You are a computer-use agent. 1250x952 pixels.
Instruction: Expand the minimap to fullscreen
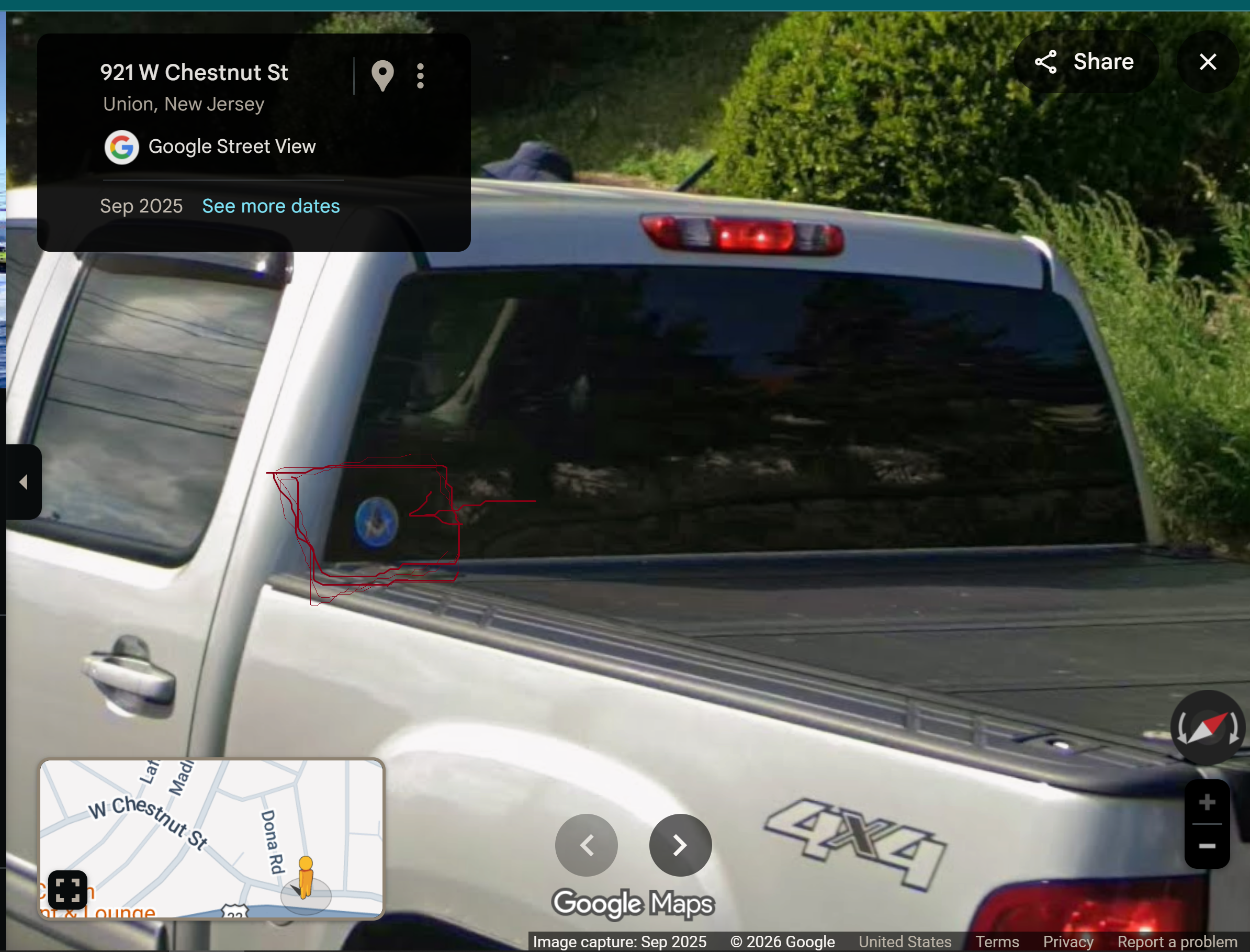[x=67, y=889]
